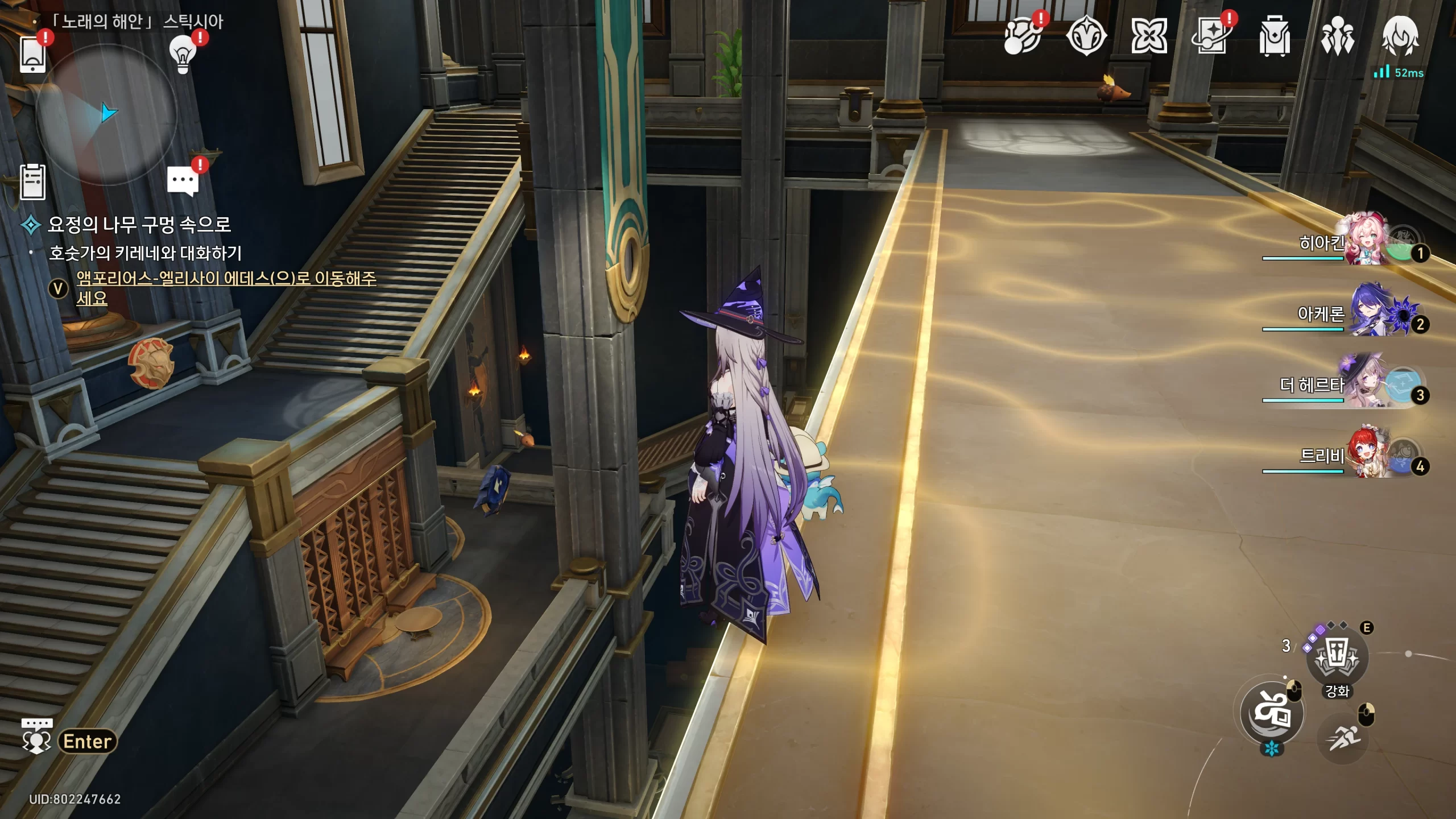This screenshot has width=1456, height=819.
Task: Open the round emblem icon in top bar
Action: [x=1086, y=36]
